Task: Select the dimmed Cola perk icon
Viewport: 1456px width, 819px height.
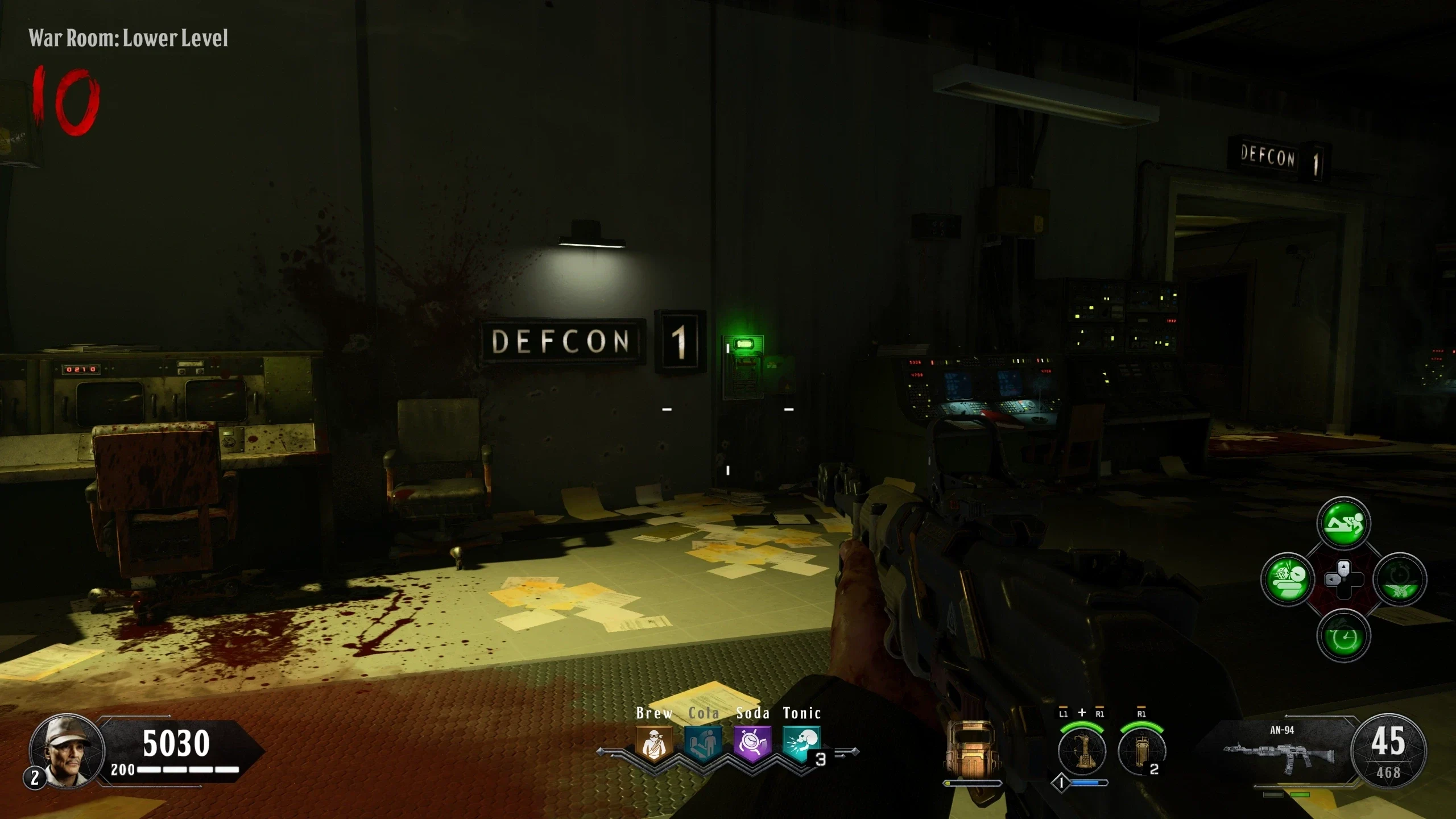Action: pyautogui.click(x=703, y=744)
